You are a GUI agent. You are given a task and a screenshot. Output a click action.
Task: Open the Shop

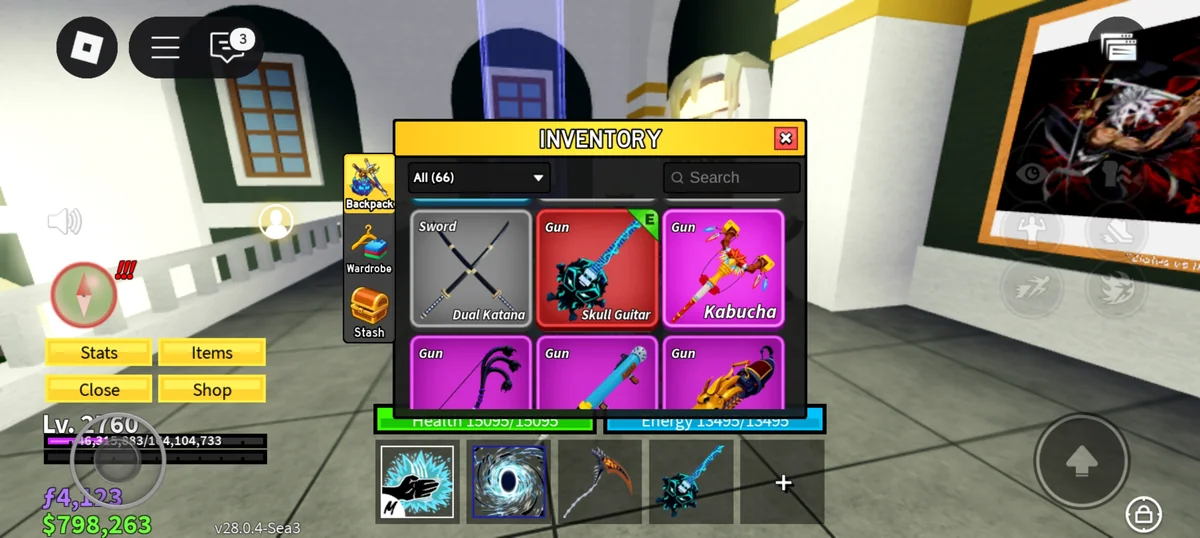(212, 390)
